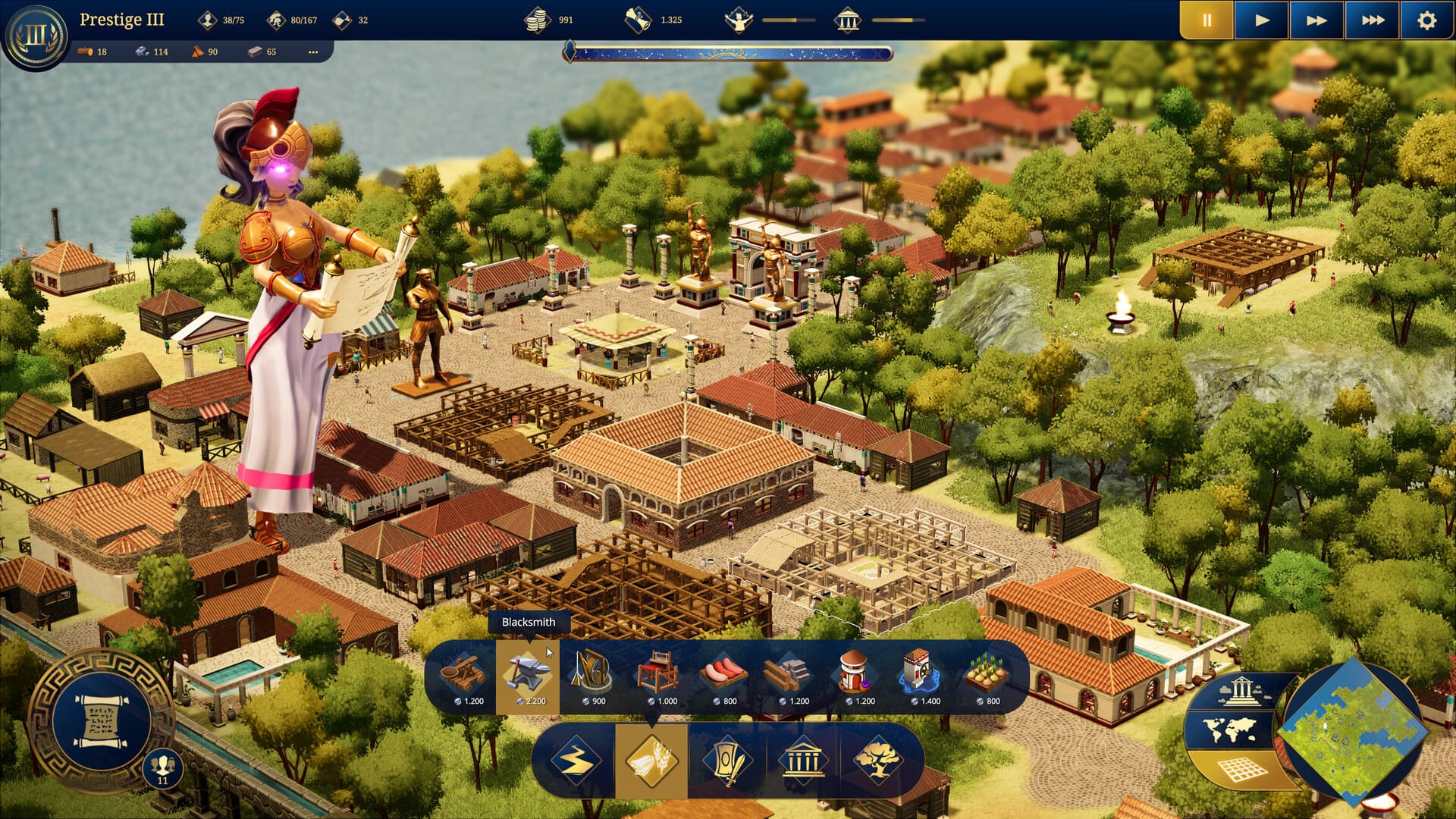Image resolution: width=1456 pixels, height=819 pixels.
Task: Toggle the building grid overlay
Action: coord(1241,770)
